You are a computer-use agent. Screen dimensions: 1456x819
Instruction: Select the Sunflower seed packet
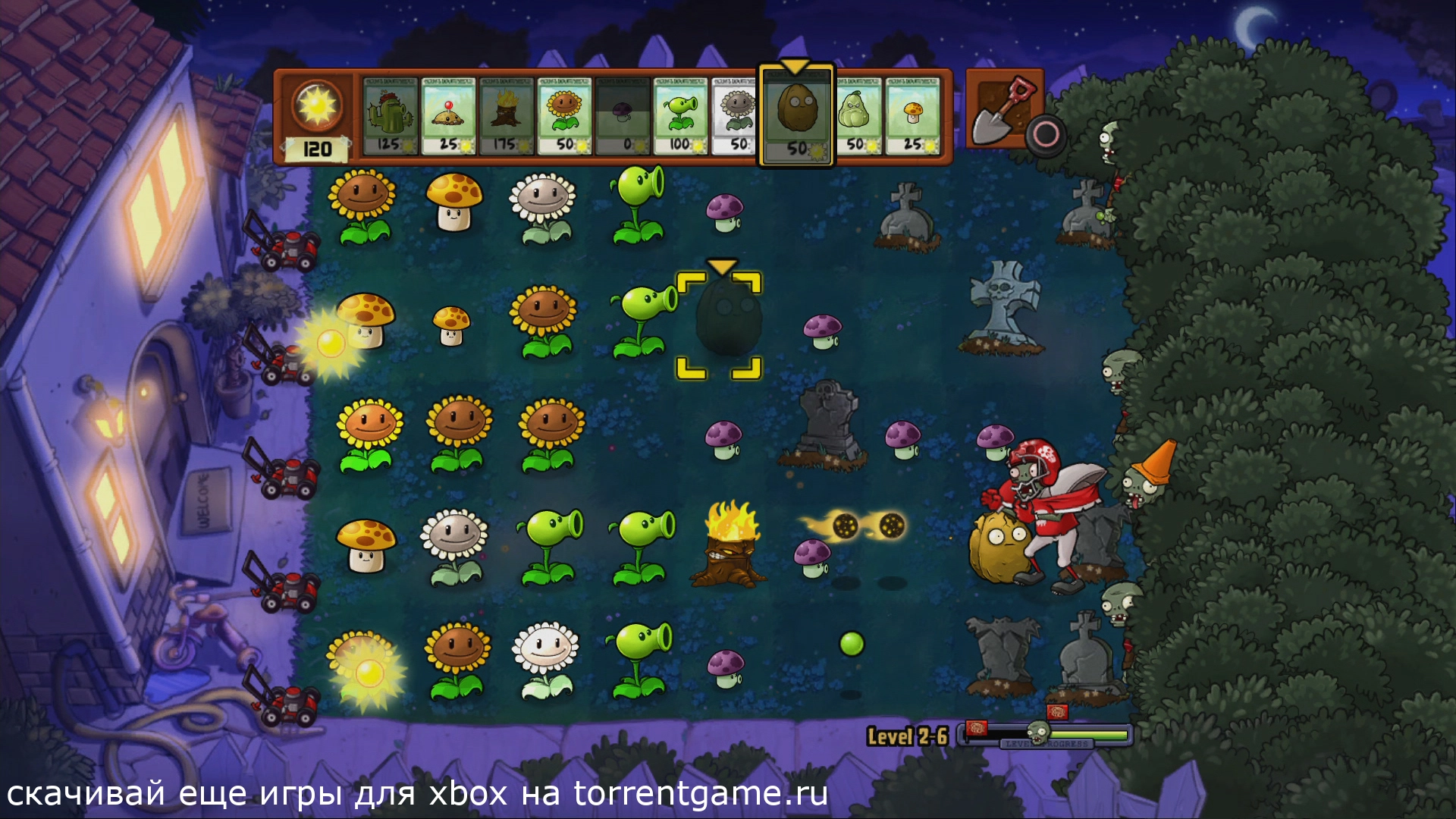tap(565, 116)
